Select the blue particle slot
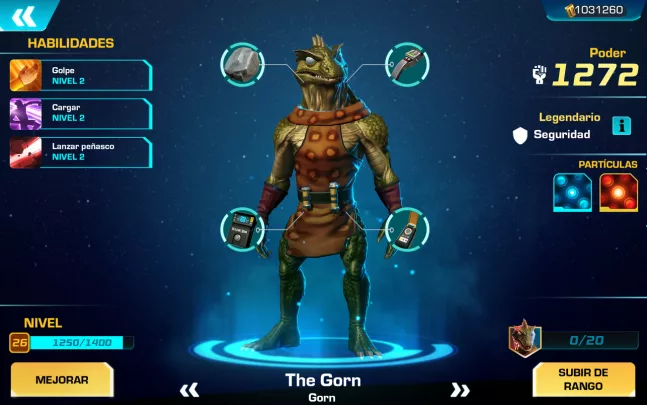 pyautogui.click(x=572, y=192)
